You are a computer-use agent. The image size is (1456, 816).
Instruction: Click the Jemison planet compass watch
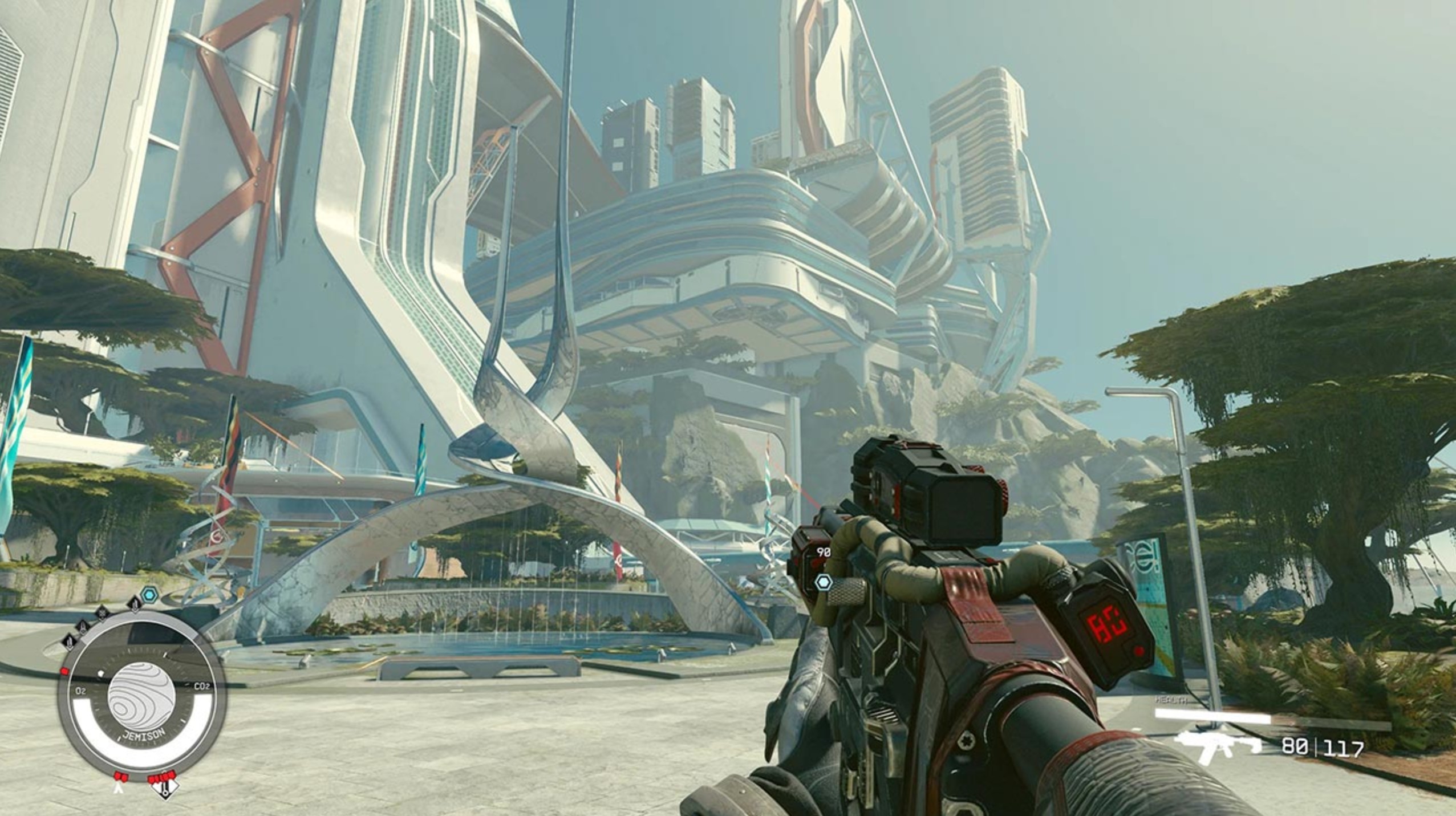(141, 699)
